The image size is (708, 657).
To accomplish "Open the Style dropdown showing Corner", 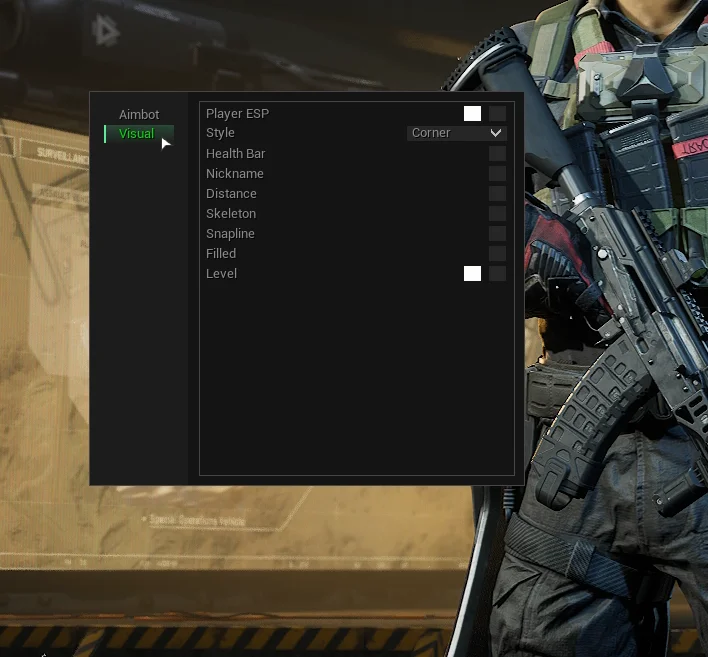I will tap(457, 133).
